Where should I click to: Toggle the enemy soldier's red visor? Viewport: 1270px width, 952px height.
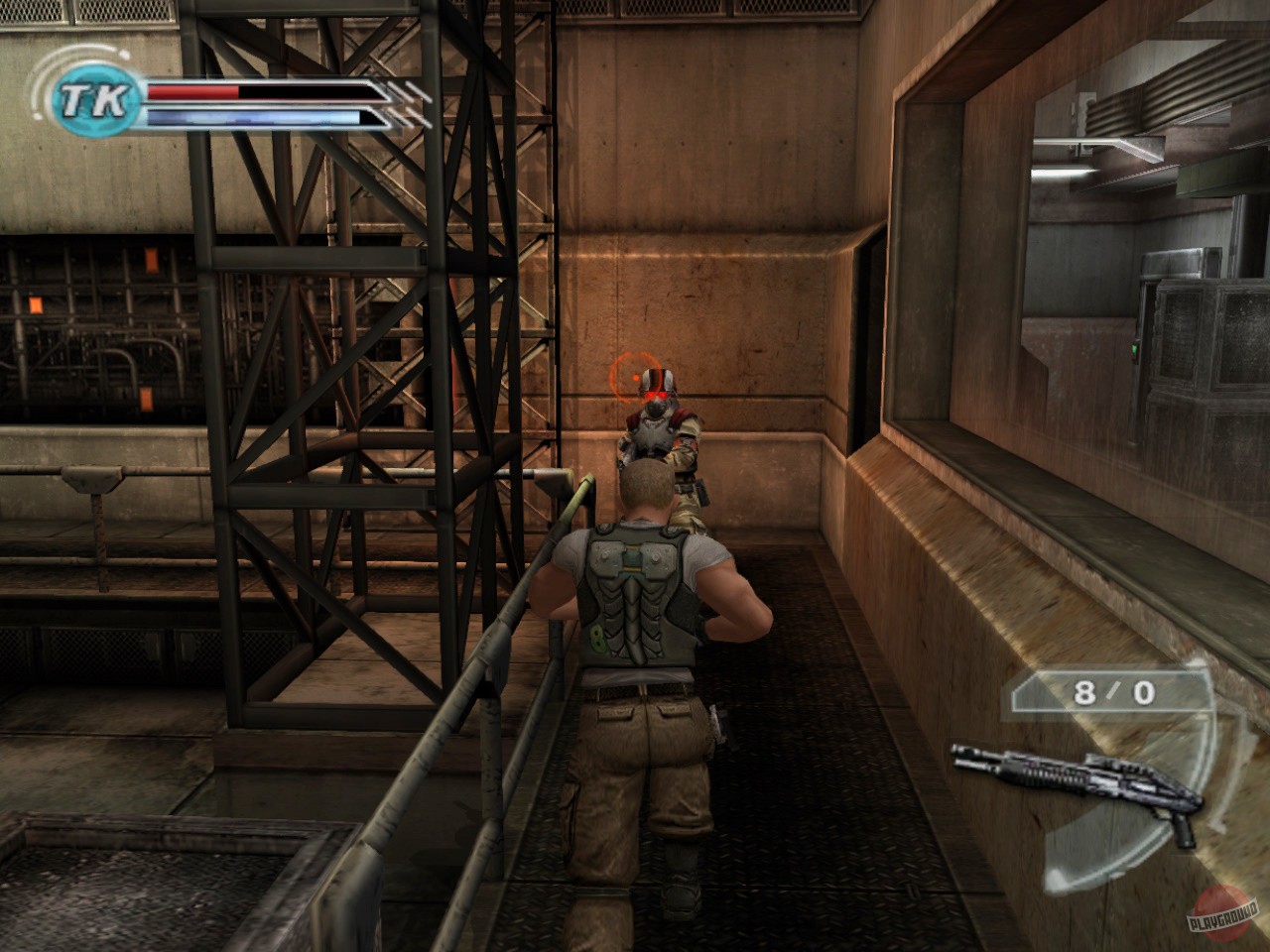pyautogui.click(x=655, y=394)
